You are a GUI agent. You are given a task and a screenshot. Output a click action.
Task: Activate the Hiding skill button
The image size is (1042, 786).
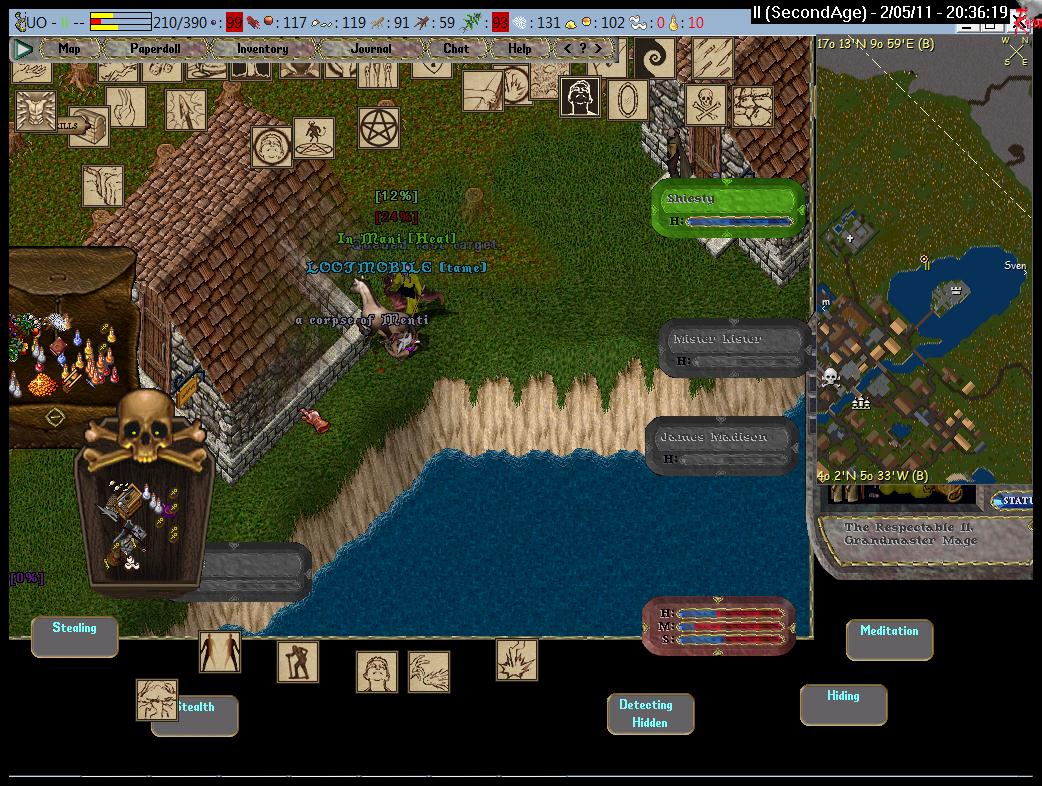[843, 703]
